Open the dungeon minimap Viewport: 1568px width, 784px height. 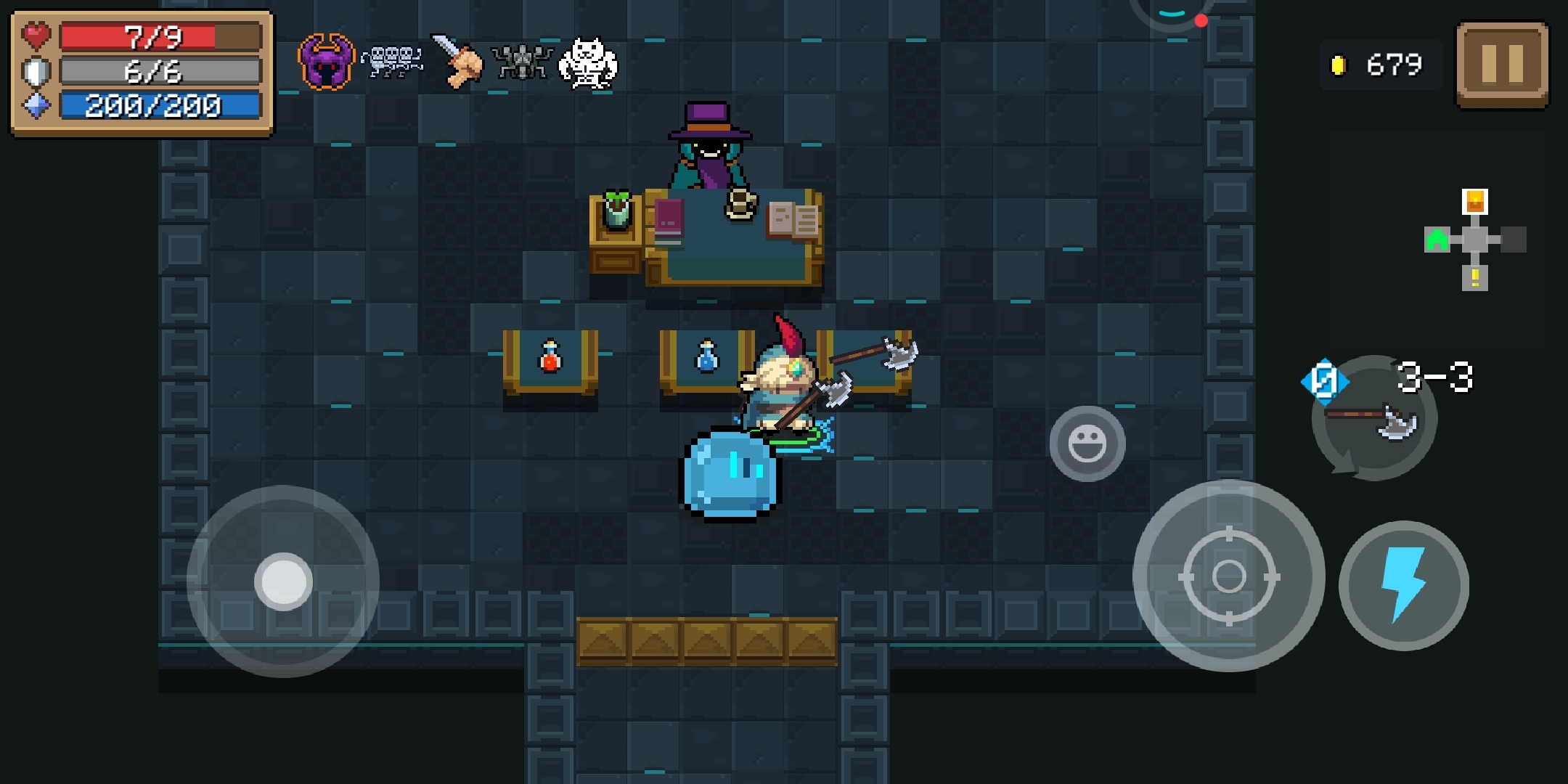1474,240
